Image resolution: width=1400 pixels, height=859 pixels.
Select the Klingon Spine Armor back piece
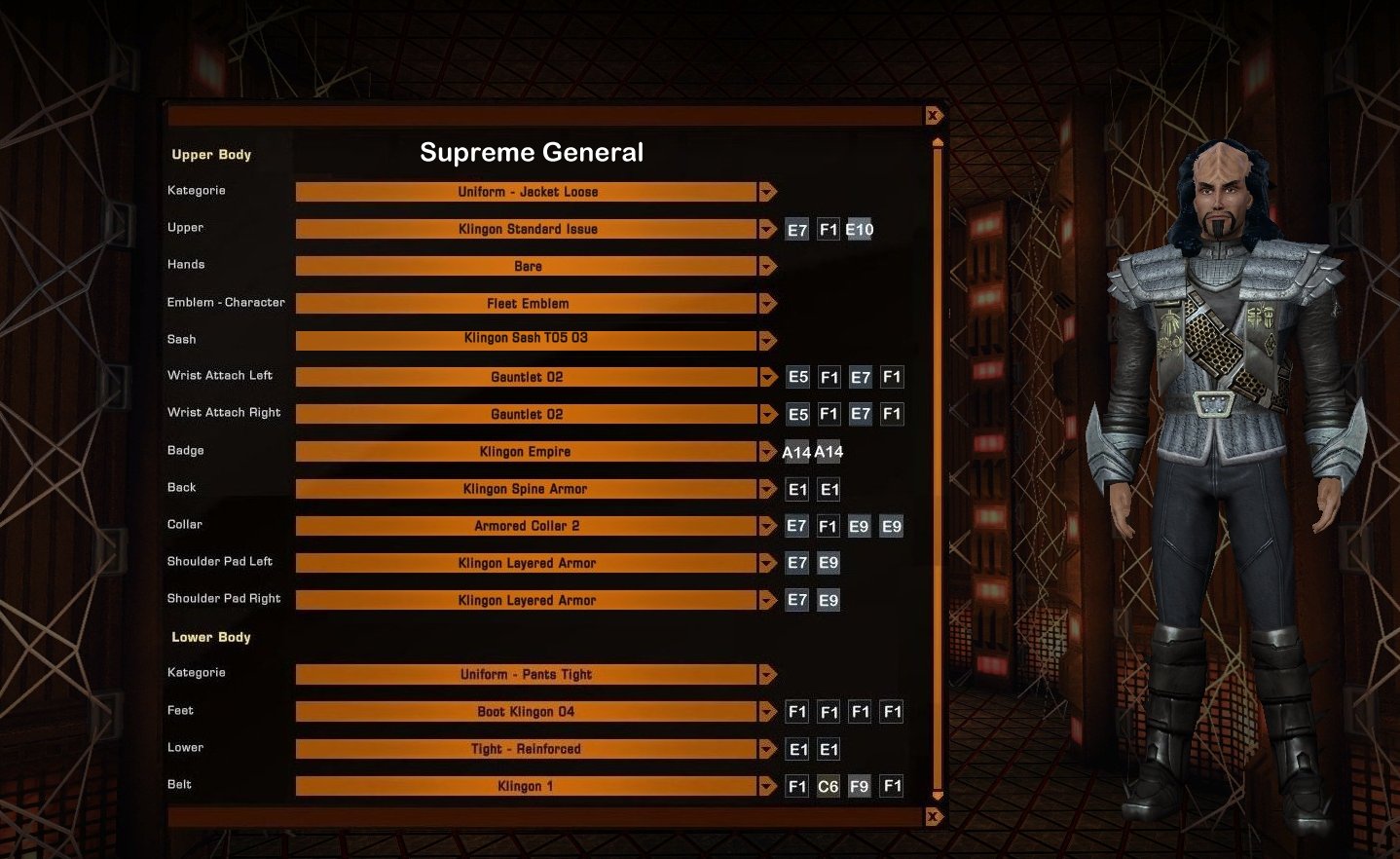527,489
